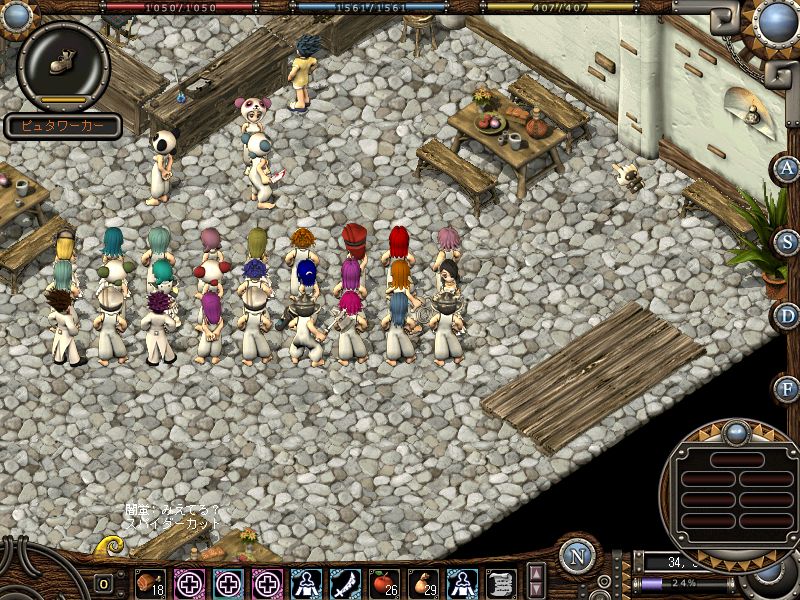Click the round A shortcut button

pyautogui.click(x=787, y=168)
